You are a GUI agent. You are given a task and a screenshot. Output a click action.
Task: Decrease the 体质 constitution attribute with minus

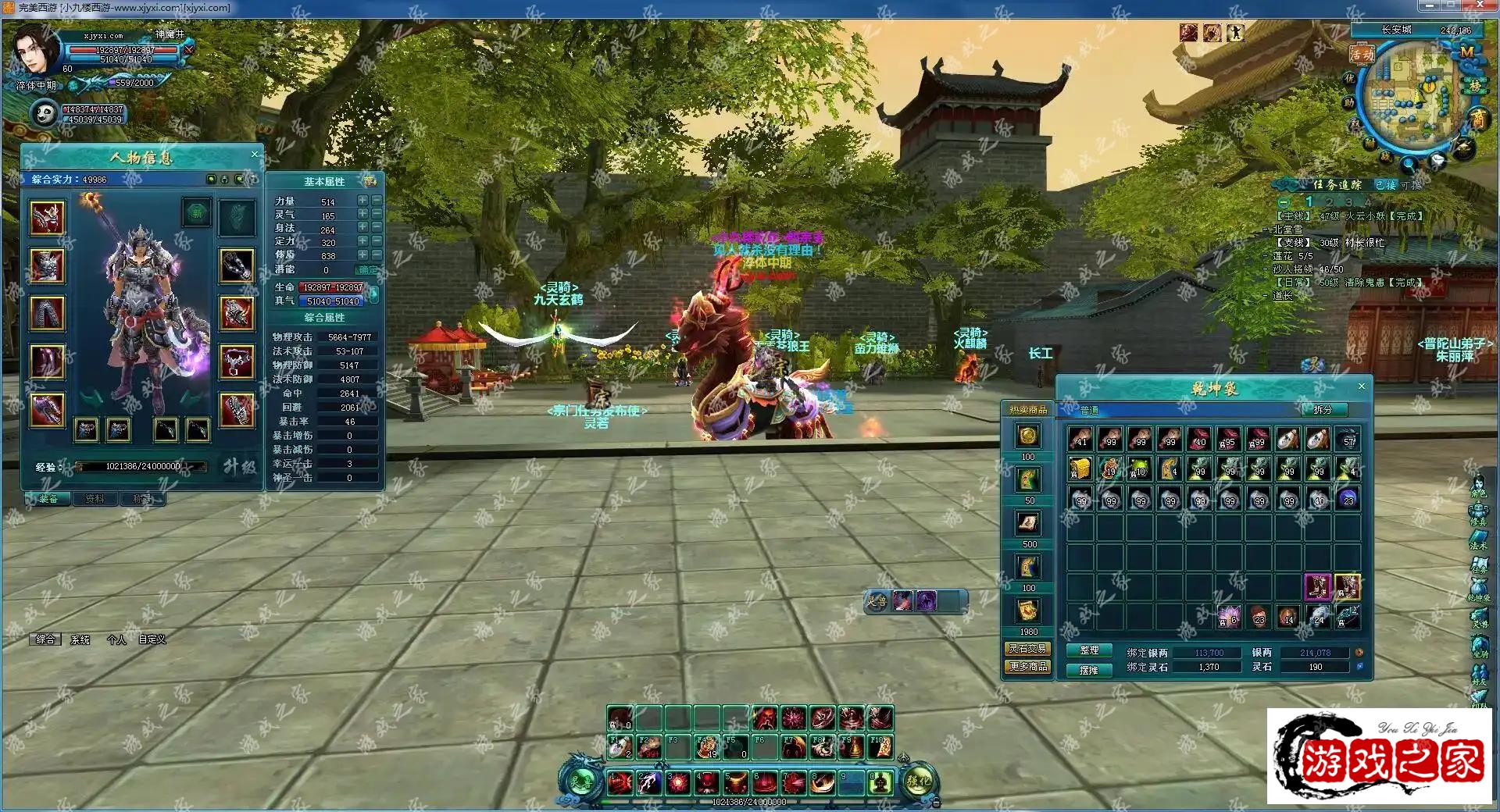377,255
